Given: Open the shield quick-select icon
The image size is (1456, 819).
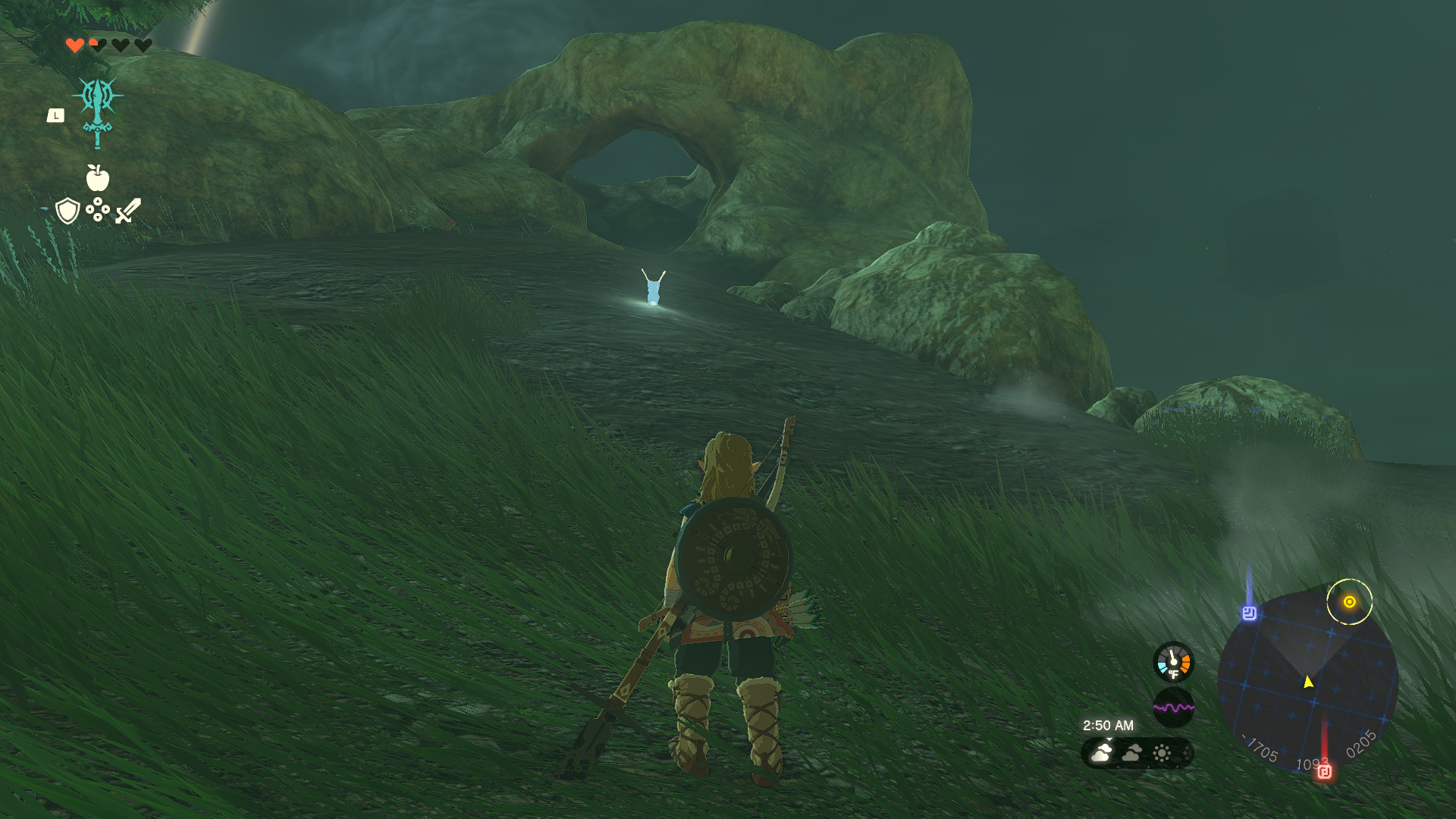Looking at the screenshot, I should tap(68, 211).
